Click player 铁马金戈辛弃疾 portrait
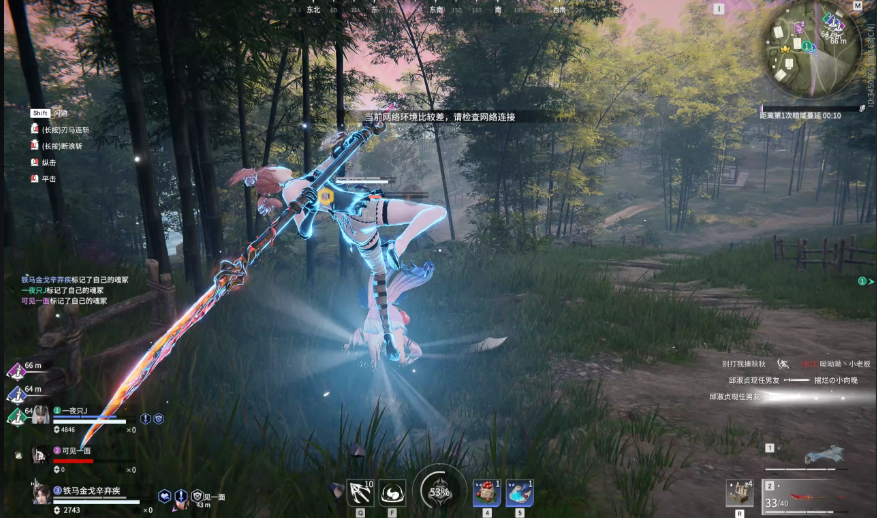 [41, 494]
